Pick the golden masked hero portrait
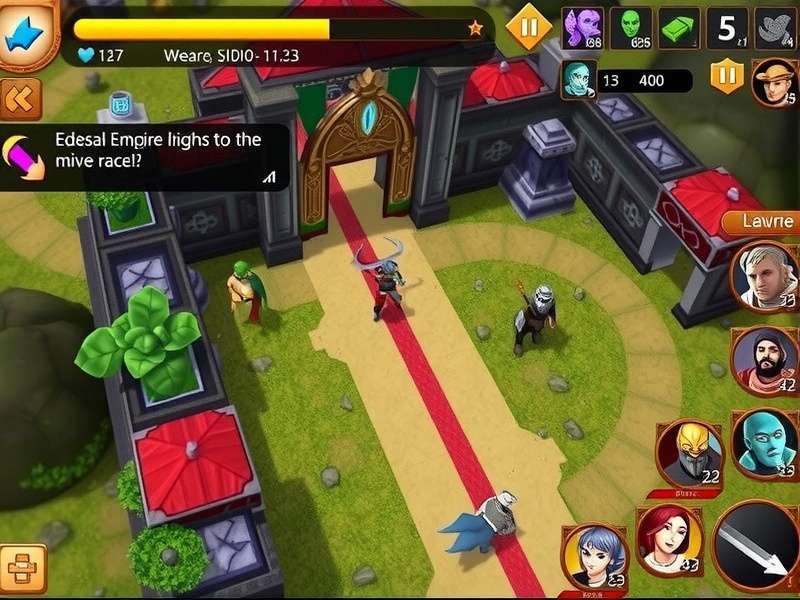 pyautogui.click(x=689, y=453)
